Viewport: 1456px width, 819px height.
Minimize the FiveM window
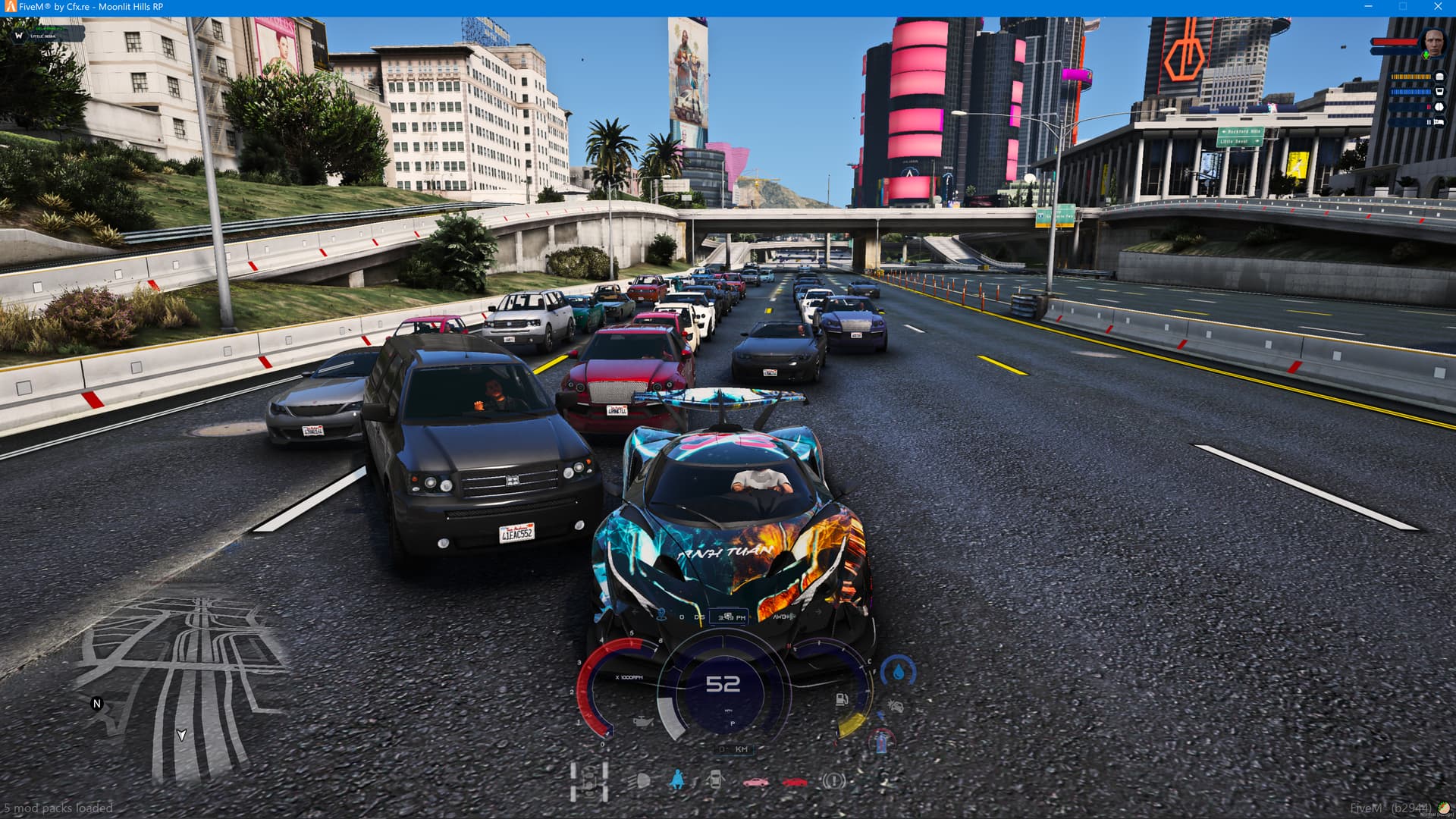(1368, 7)
